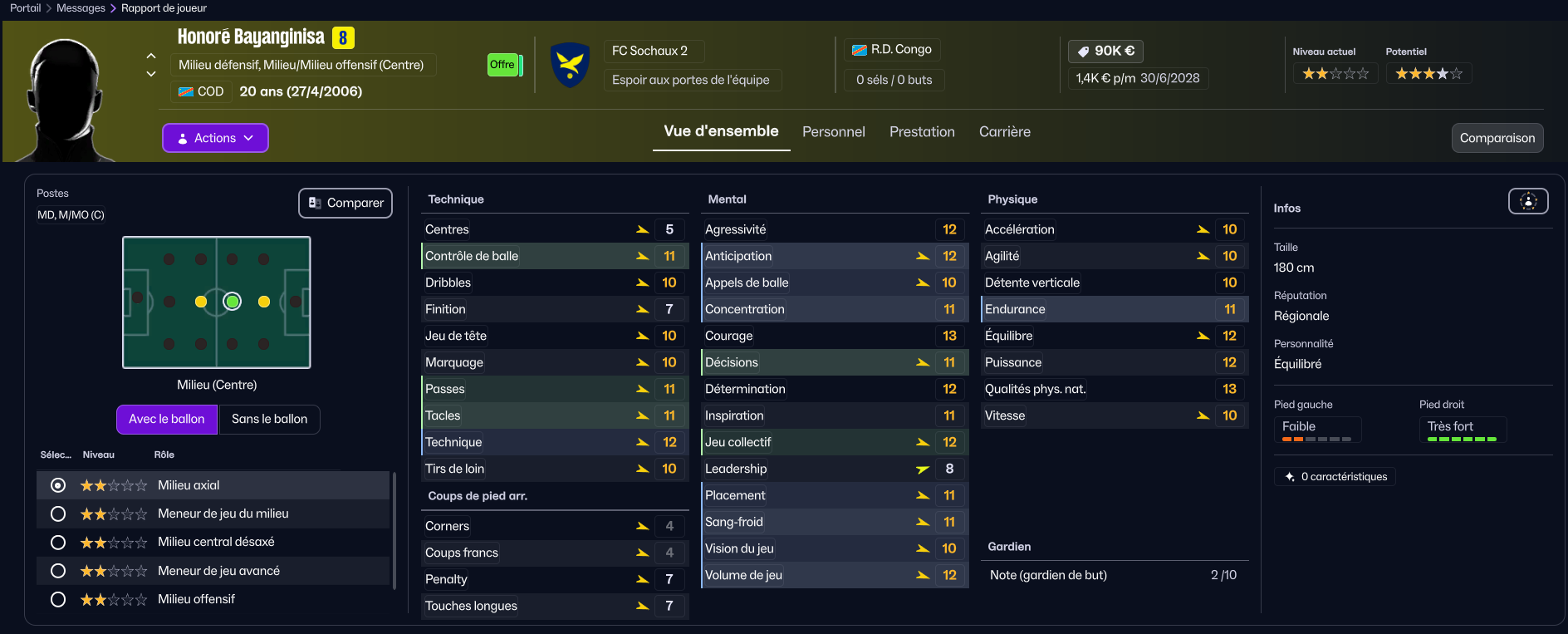Choose the Meneur de jeu du milieu role
The height and width of the screenshot is (634, 1568).
tap(58, 514)
